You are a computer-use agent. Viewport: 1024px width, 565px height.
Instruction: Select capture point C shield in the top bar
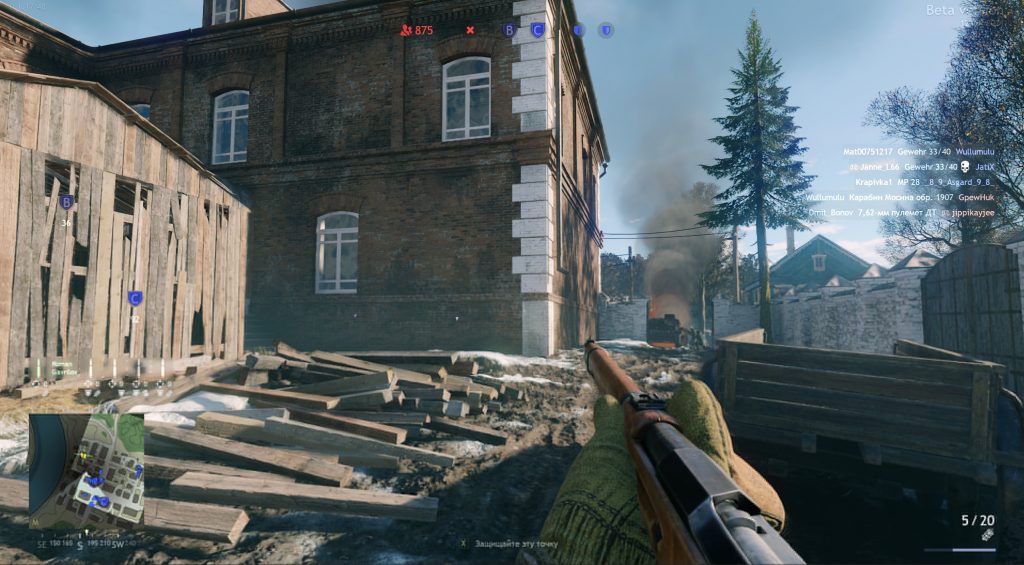tap(537, 30)
